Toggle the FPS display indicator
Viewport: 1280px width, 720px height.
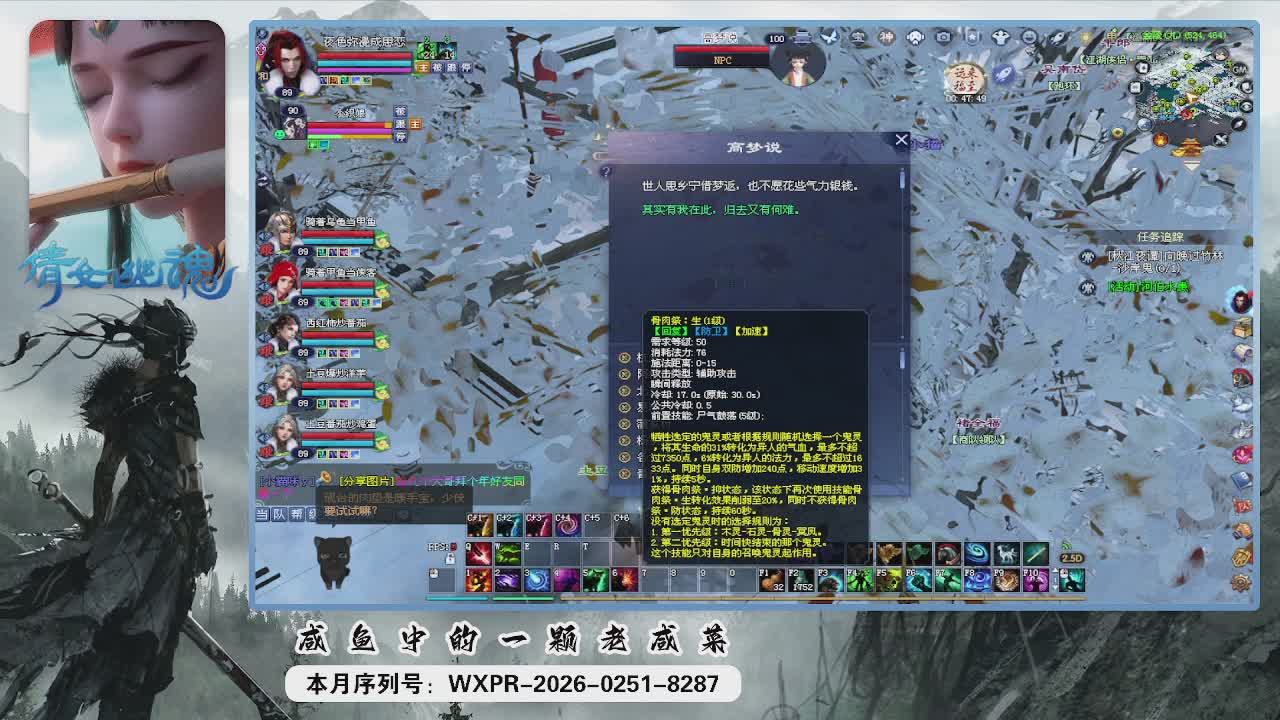441,547
